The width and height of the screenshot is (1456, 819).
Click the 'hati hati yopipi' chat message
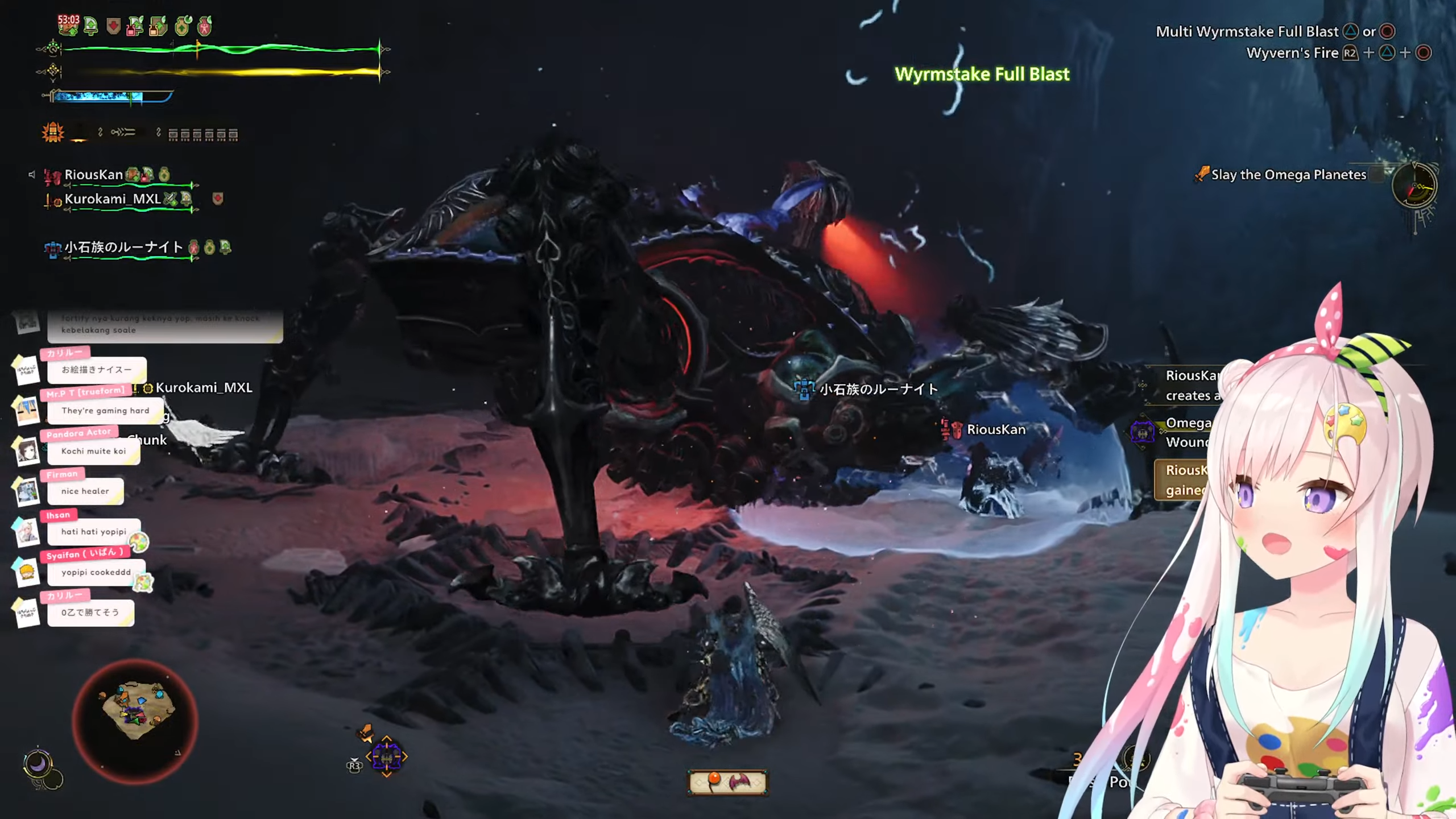(x=94, y=532)
